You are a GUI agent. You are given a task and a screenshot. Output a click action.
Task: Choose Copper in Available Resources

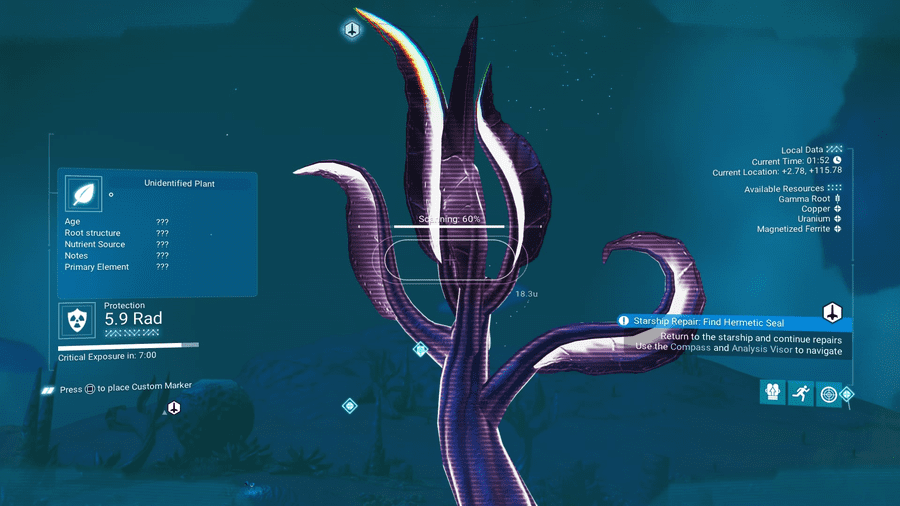pyautogui.click(x=815, y=209)
